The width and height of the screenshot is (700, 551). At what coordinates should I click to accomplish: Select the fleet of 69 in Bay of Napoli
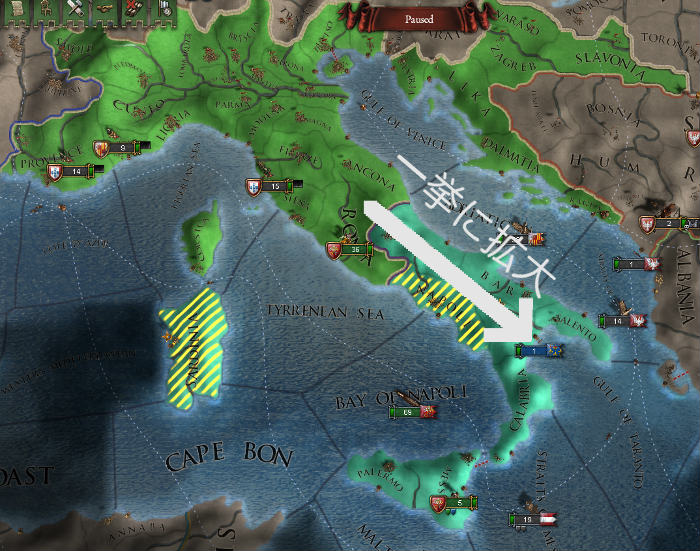pos(412,411)
